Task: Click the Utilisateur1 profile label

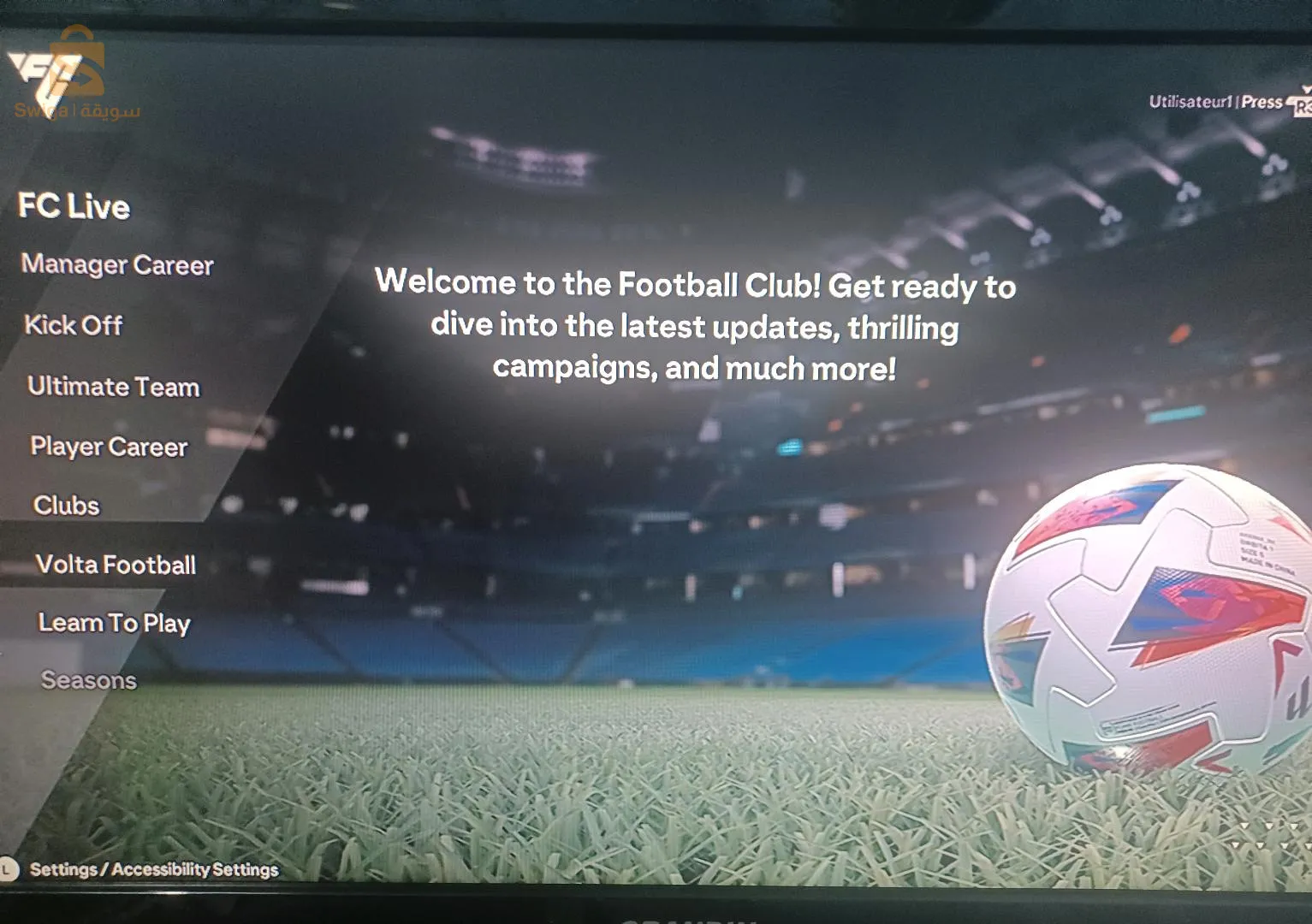Action: tap(1190, 102)
